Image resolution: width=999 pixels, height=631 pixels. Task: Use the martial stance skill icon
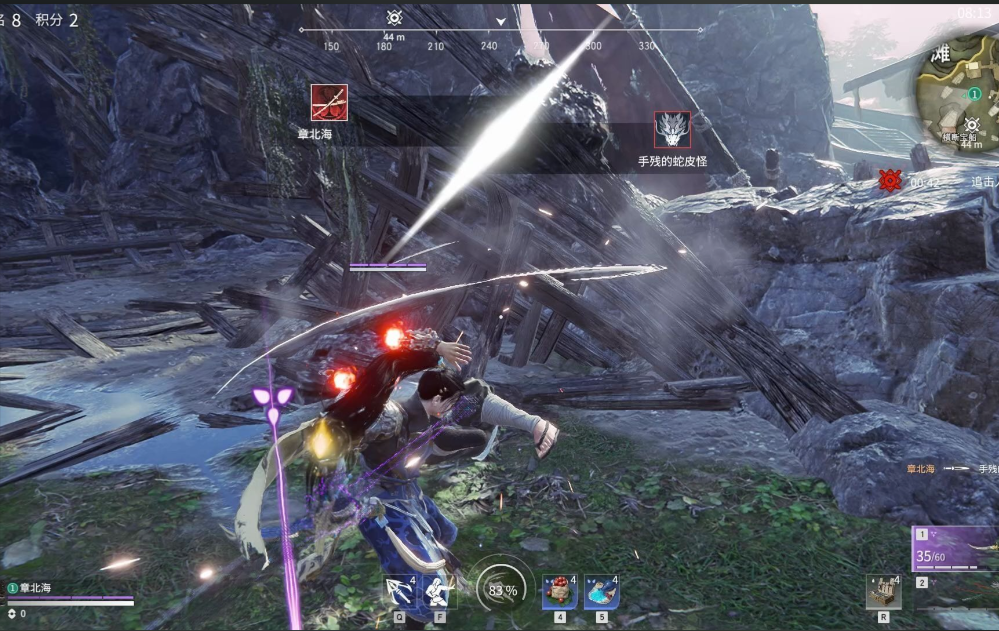(x=439, y=591)
